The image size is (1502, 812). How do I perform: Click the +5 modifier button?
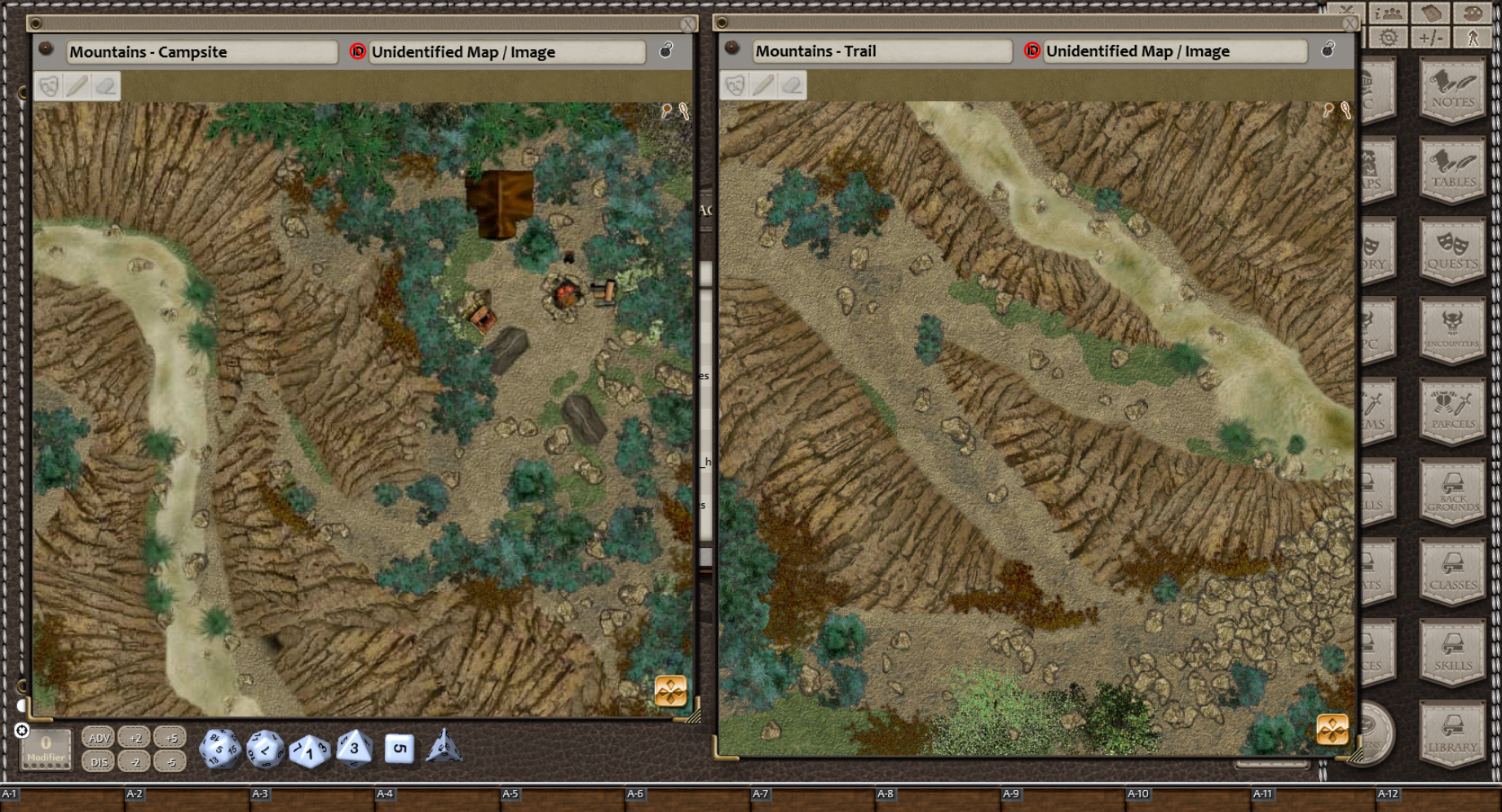170,736
